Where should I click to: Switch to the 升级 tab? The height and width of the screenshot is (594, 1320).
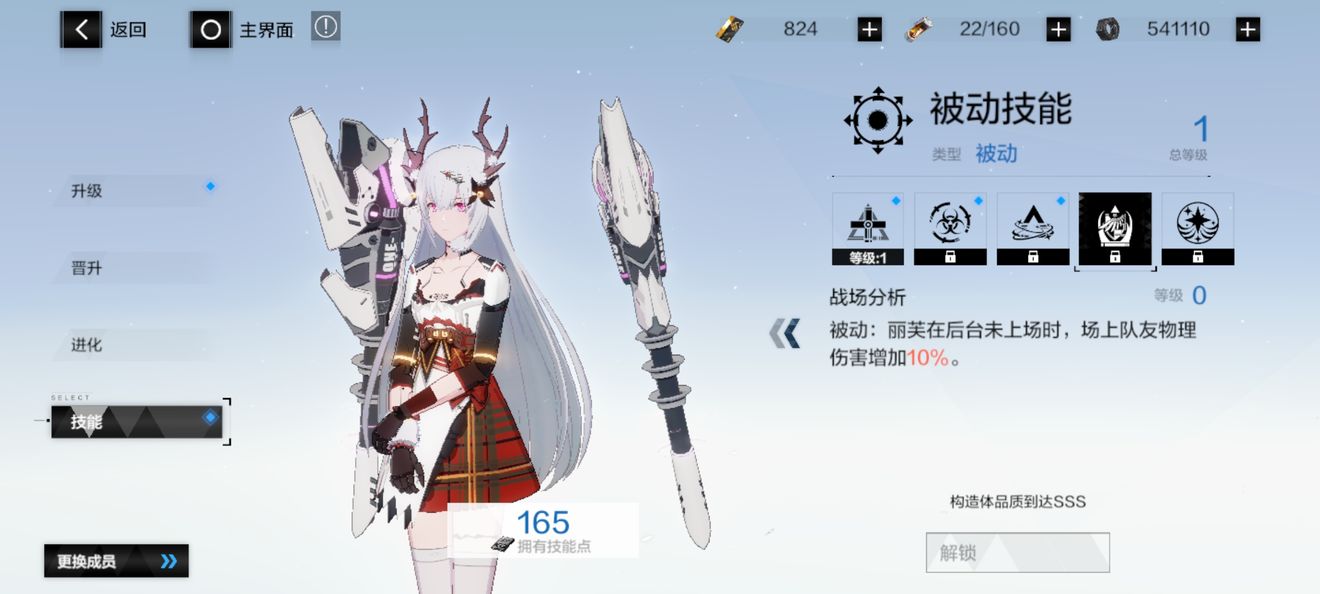130,190
